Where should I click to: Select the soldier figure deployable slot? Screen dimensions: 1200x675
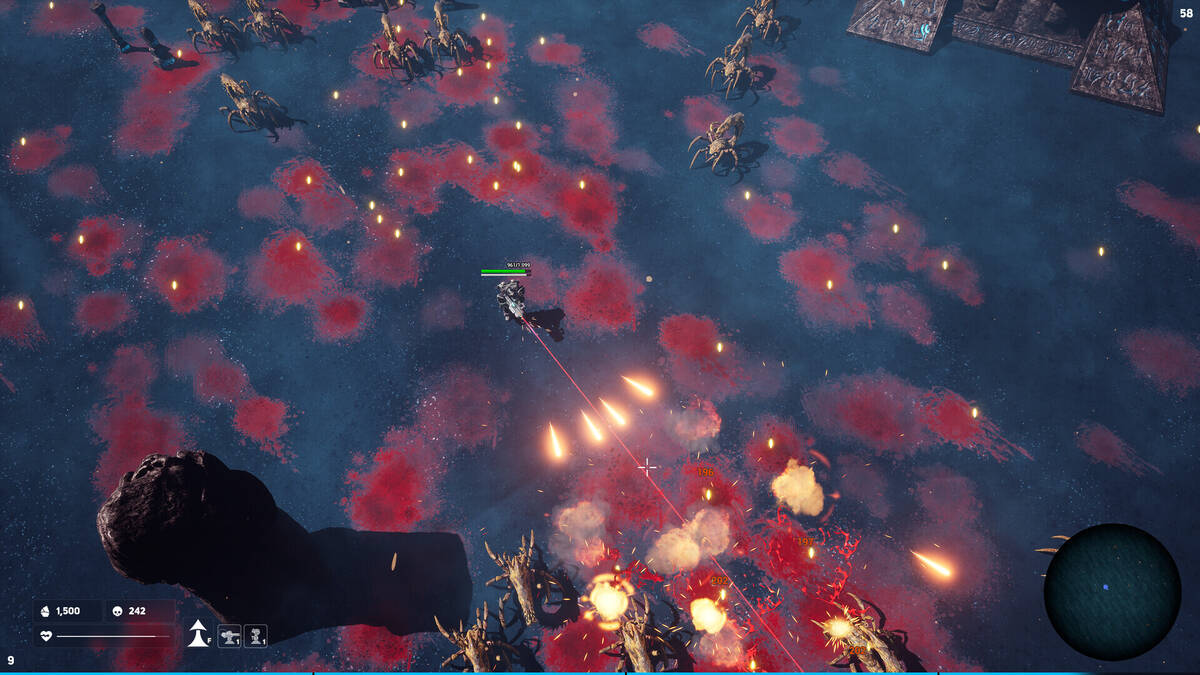coord(256,635)
